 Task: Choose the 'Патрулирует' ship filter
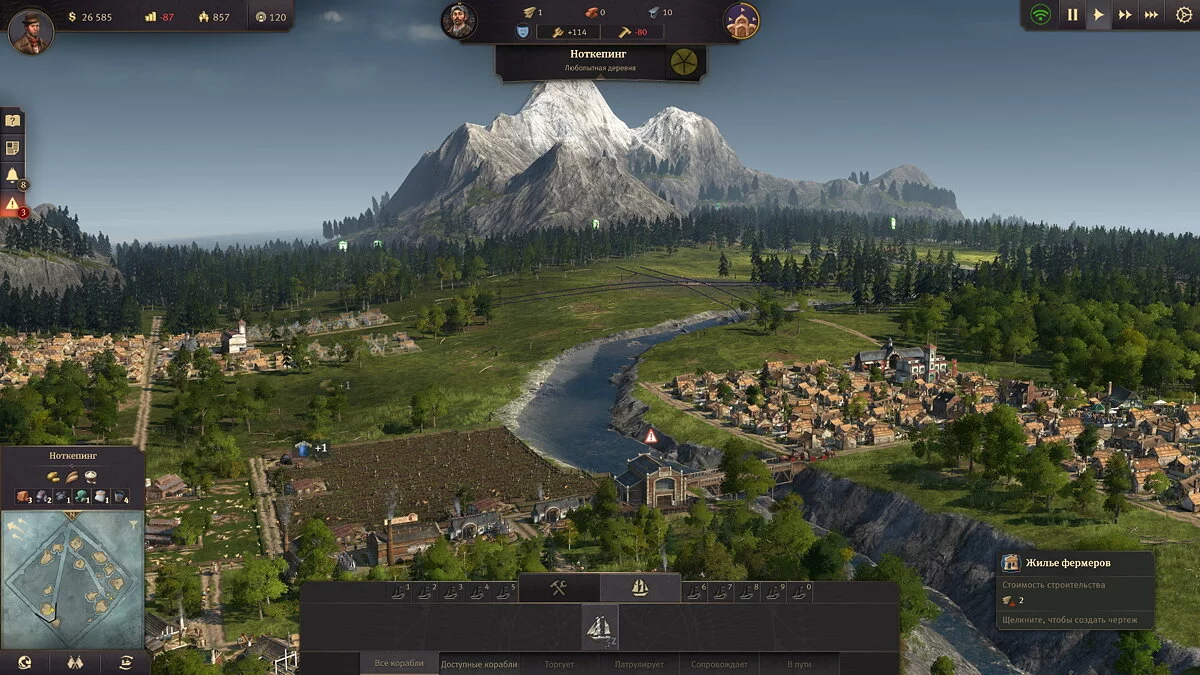[x=639, y=663]
